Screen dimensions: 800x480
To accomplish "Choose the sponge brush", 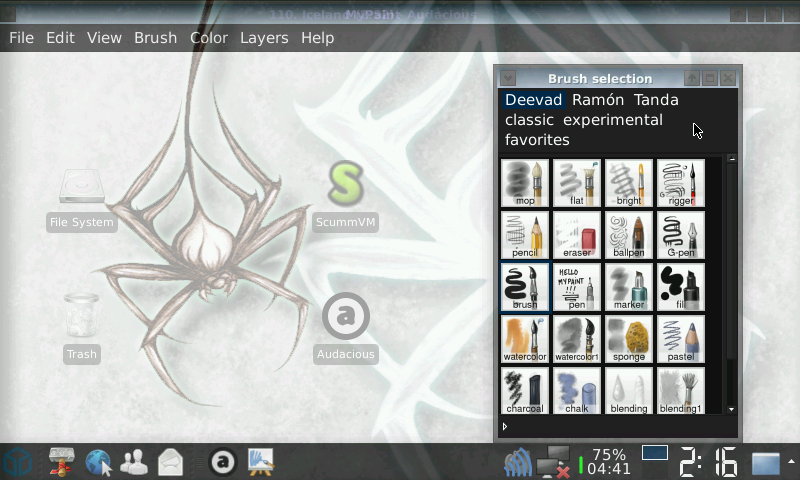I will tap(629, 339).
